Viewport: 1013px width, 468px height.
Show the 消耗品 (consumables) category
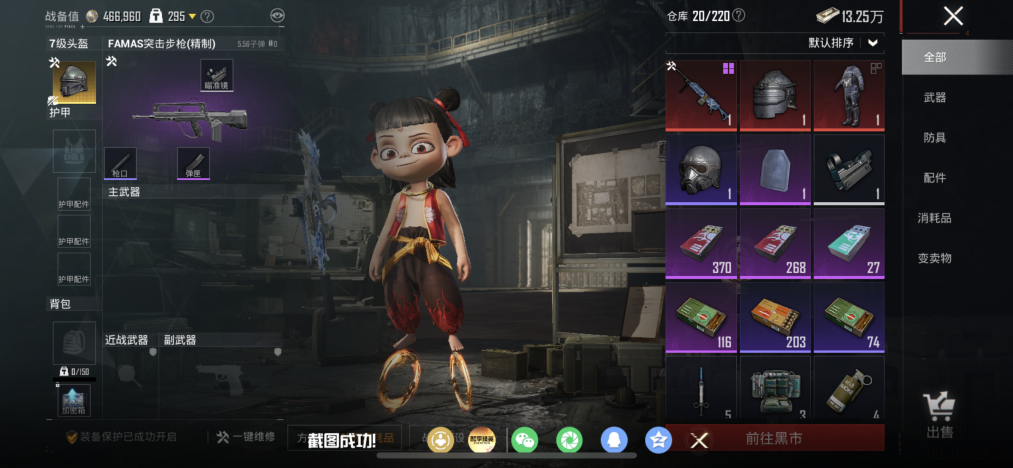click(935, 218)
